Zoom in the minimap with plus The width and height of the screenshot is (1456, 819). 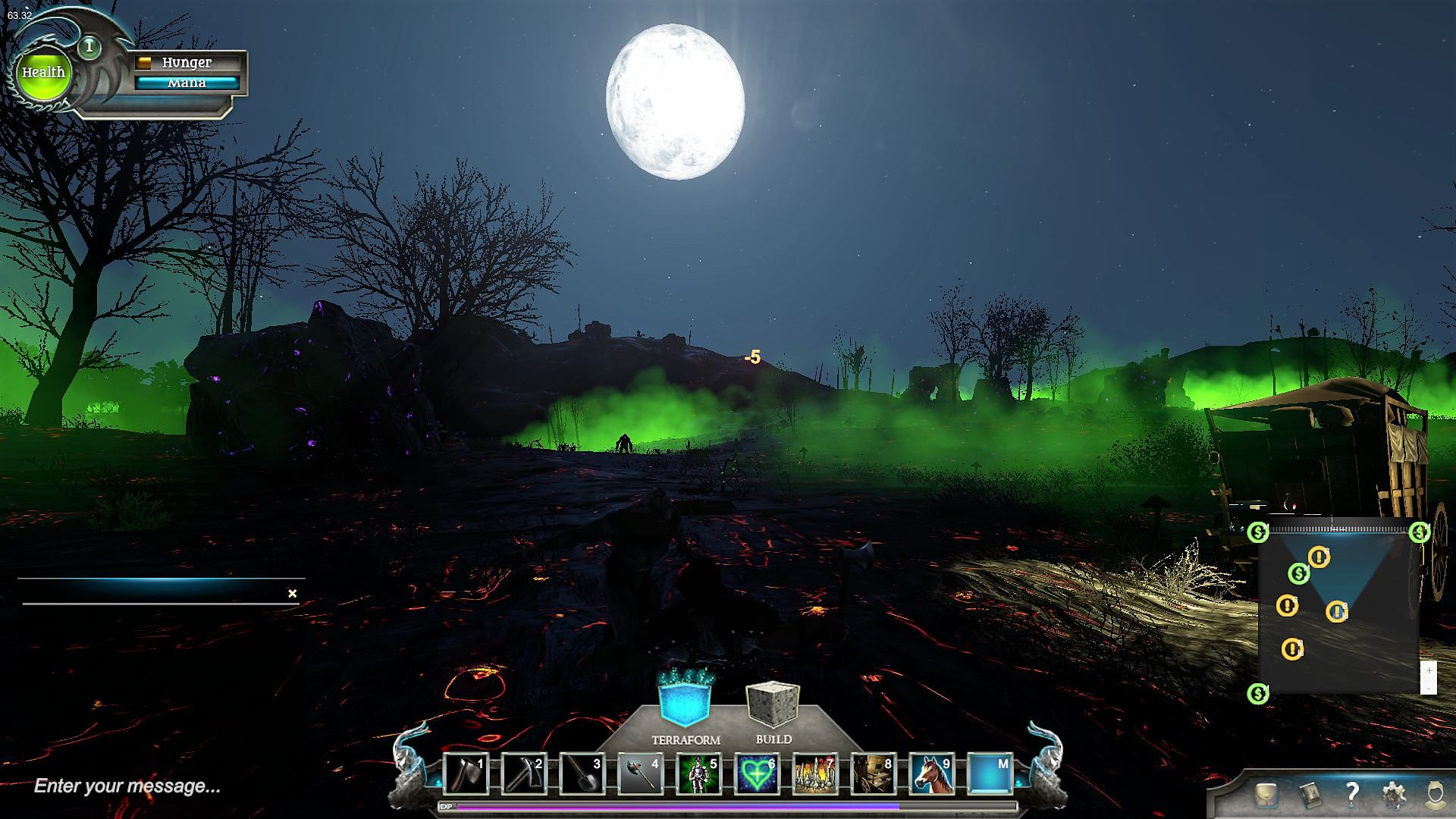click(x=1429, y=671)
